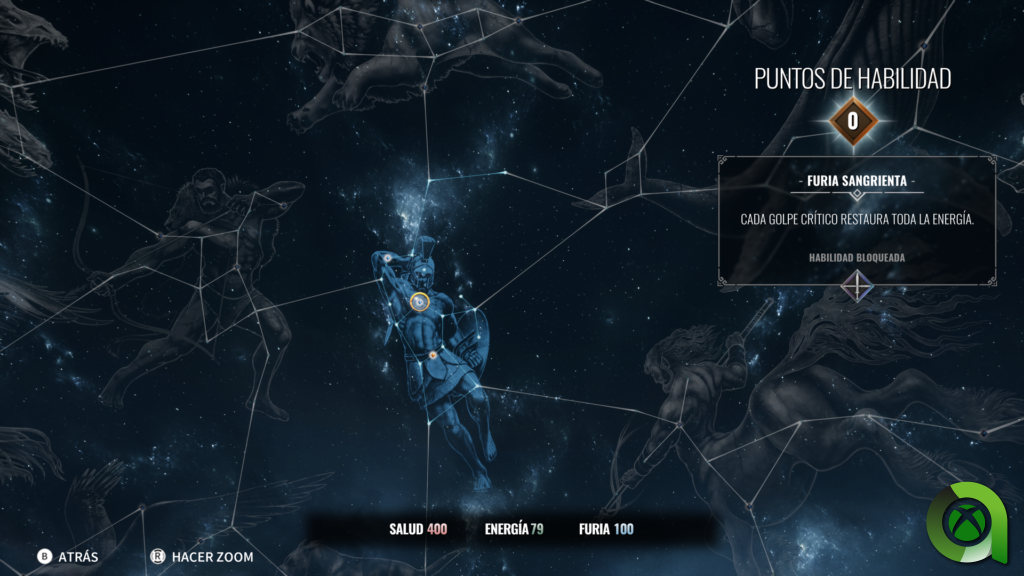This screenshot has width=1024, height=576.
Task: Select the gold-ringed Furia Sangrienta skill node
Action: 420,300
